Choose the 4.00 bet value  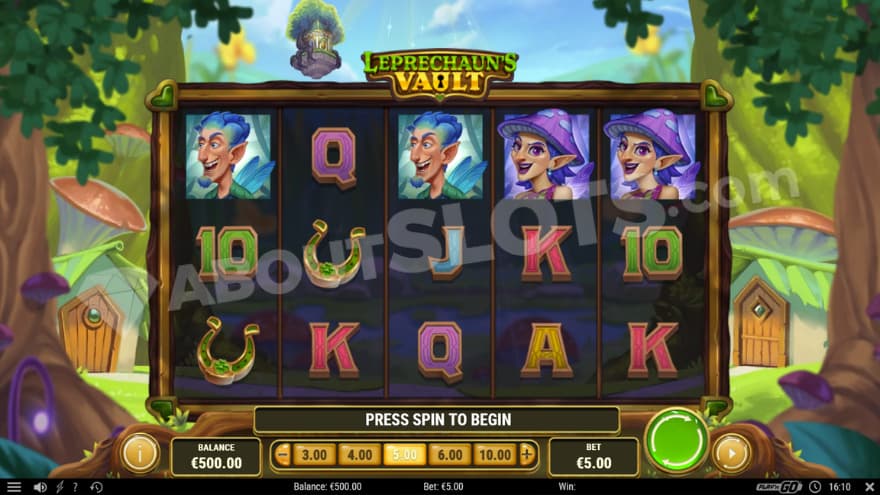[359, 455]
